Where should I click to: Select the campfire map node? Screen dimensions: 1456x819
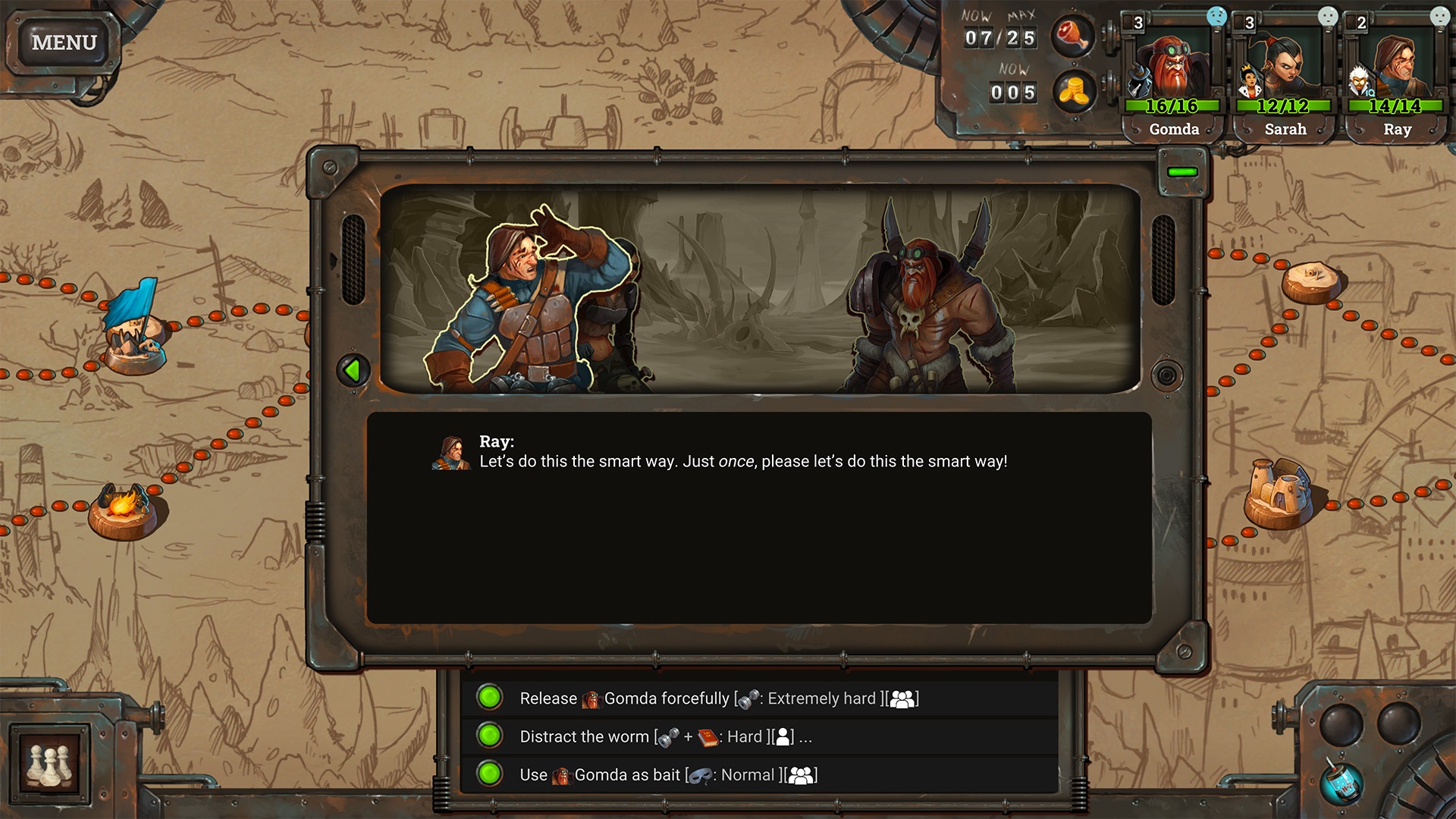pos(123,508)
